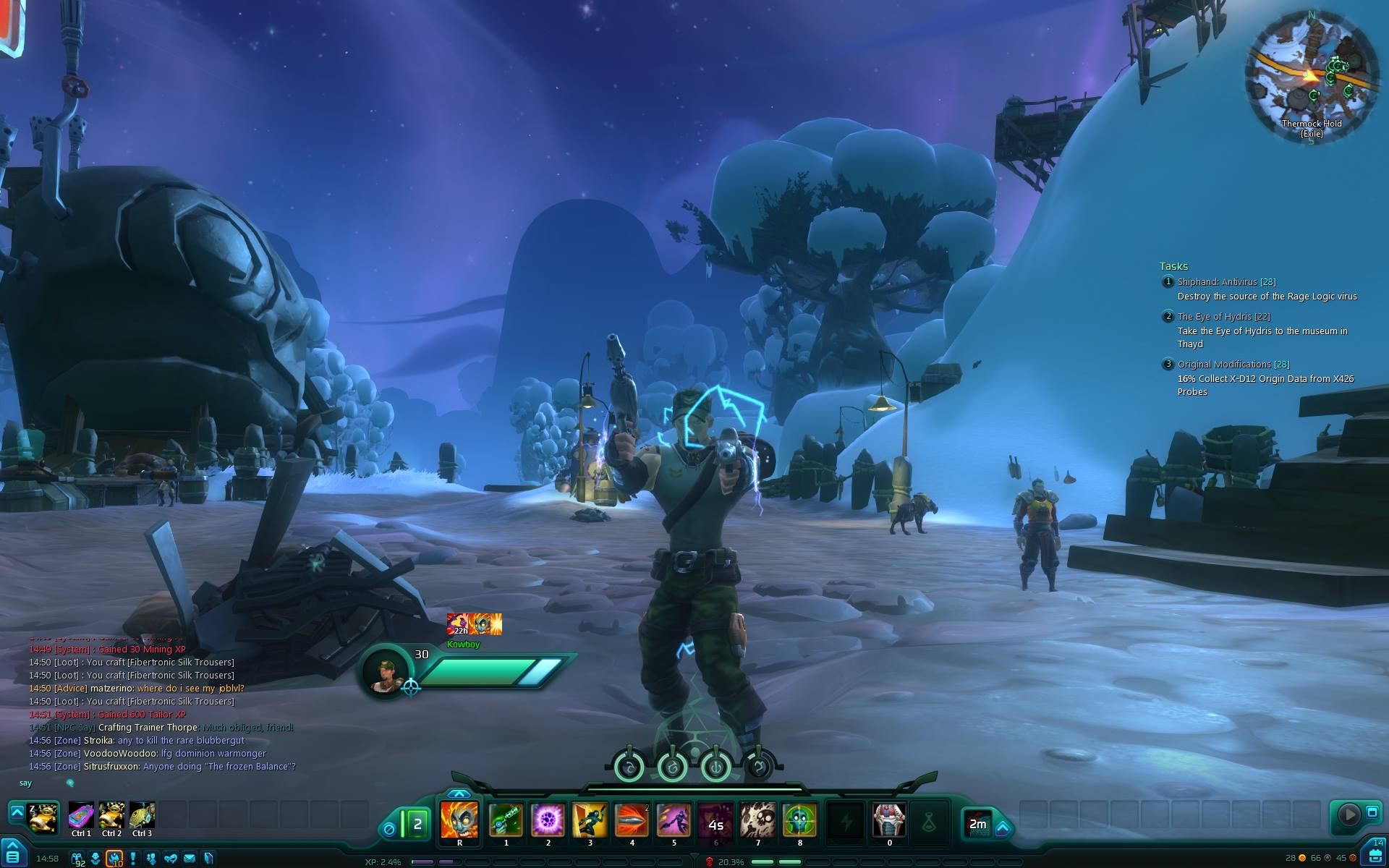This screenshot has width=1389, height=868.
Task: Click the orange-highlighted flame icon showing 10
Action: pyautogui.click(x=114, y=859)
